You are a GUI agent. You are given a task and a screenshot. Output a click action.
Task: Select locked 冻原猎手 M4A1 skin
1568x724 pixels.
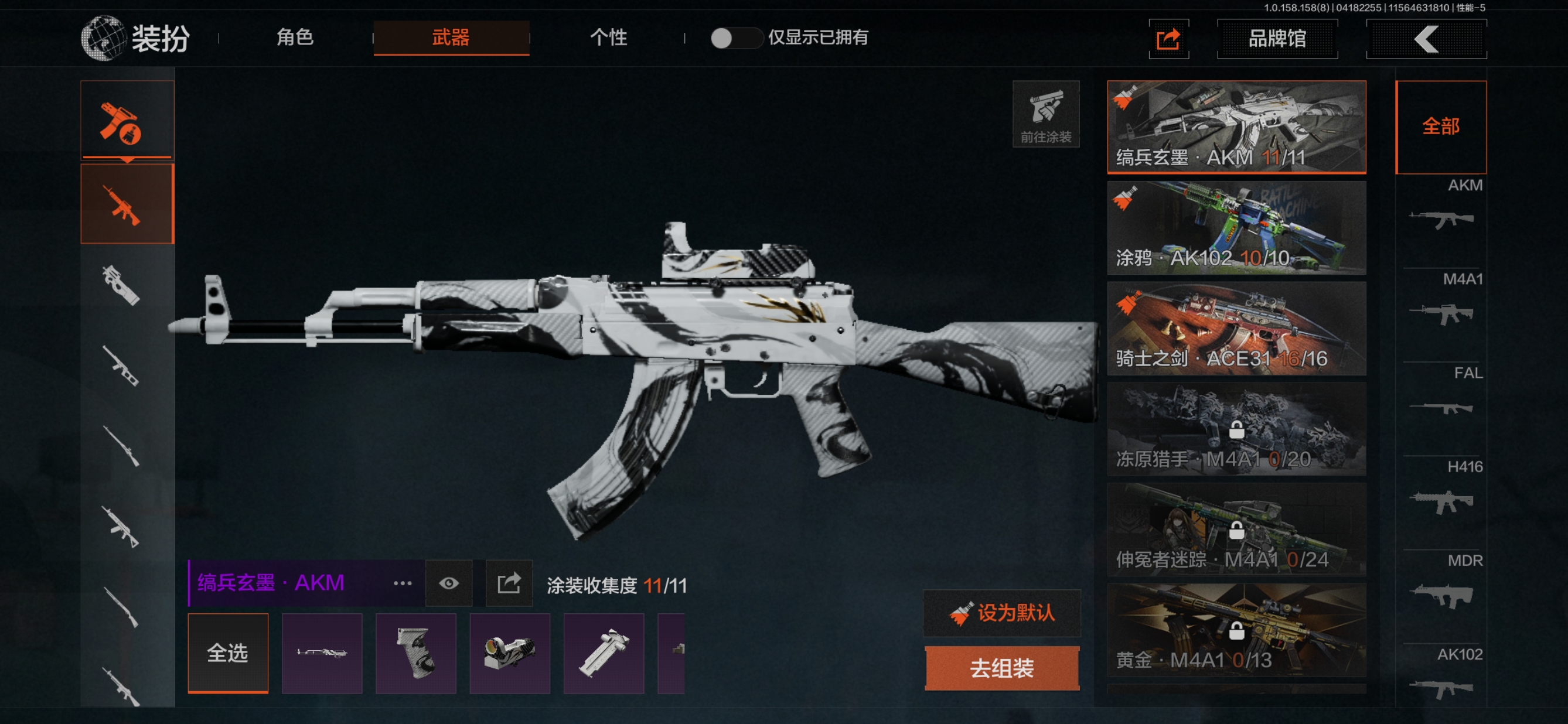pyautogui.click(x=1236, y=429)
